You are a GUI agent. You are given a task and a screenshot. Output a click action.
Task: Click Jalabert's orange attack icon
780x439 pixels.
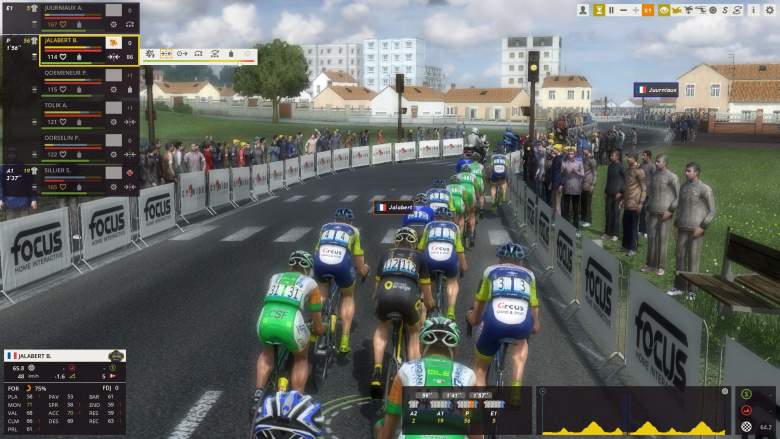[x=112, y=42]
